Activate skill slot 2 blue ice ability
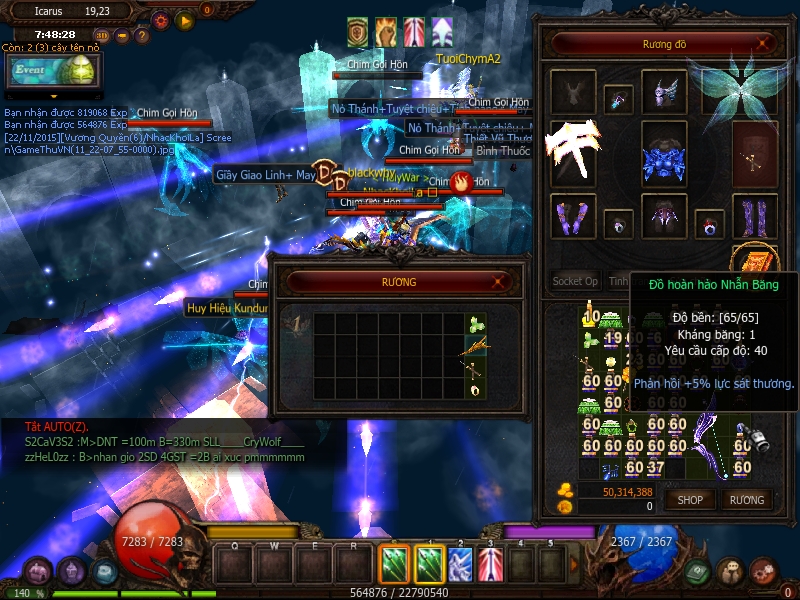 point(460,564)
